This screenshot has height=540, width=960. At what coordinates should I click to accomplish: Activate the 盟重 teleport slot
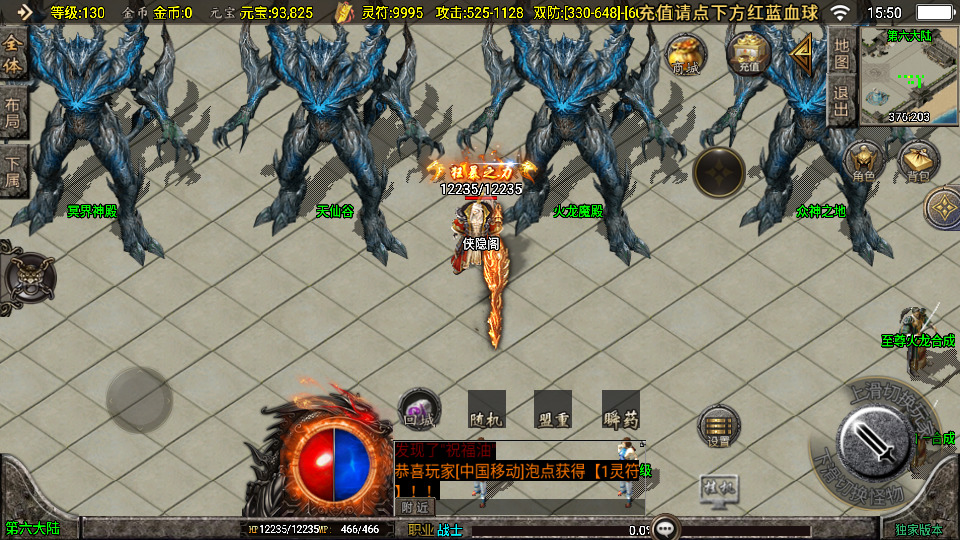pos(553,409)
